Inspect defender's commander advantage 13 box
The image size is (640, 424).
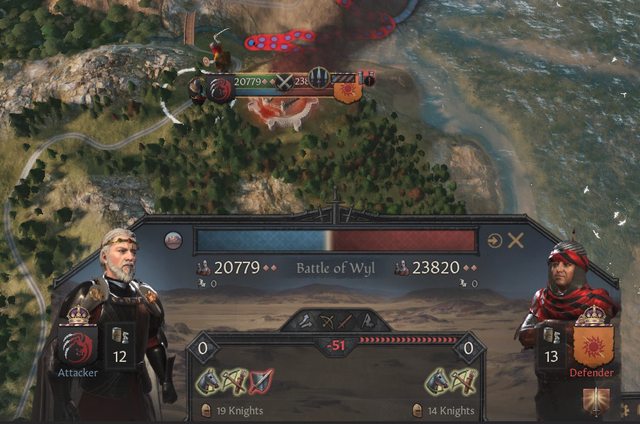[x=549, y=344]
